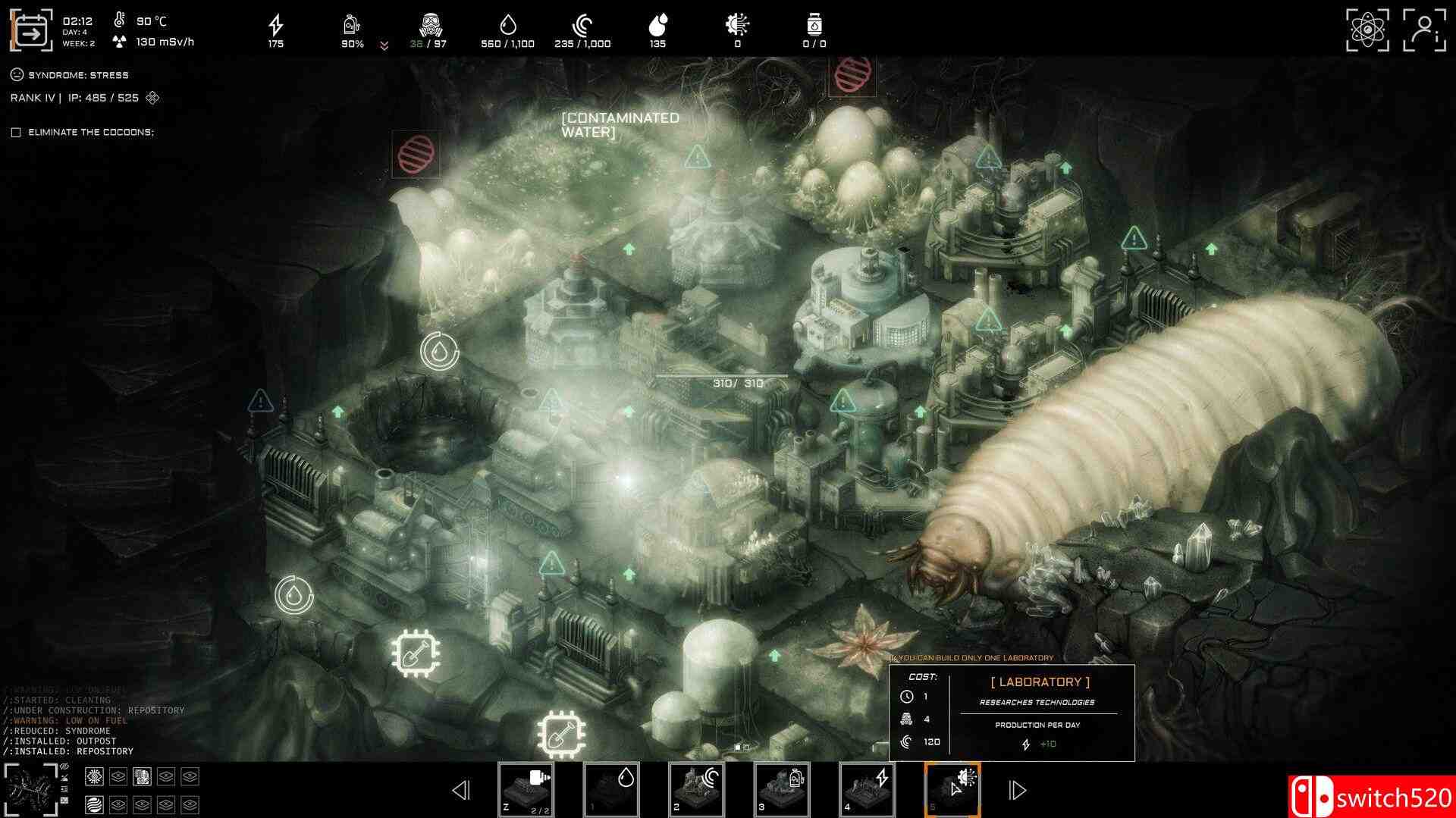The width and height of the screenshot is (1456, 818).
Task: Open the minimap in the corner
Action: tap(30, 790)
